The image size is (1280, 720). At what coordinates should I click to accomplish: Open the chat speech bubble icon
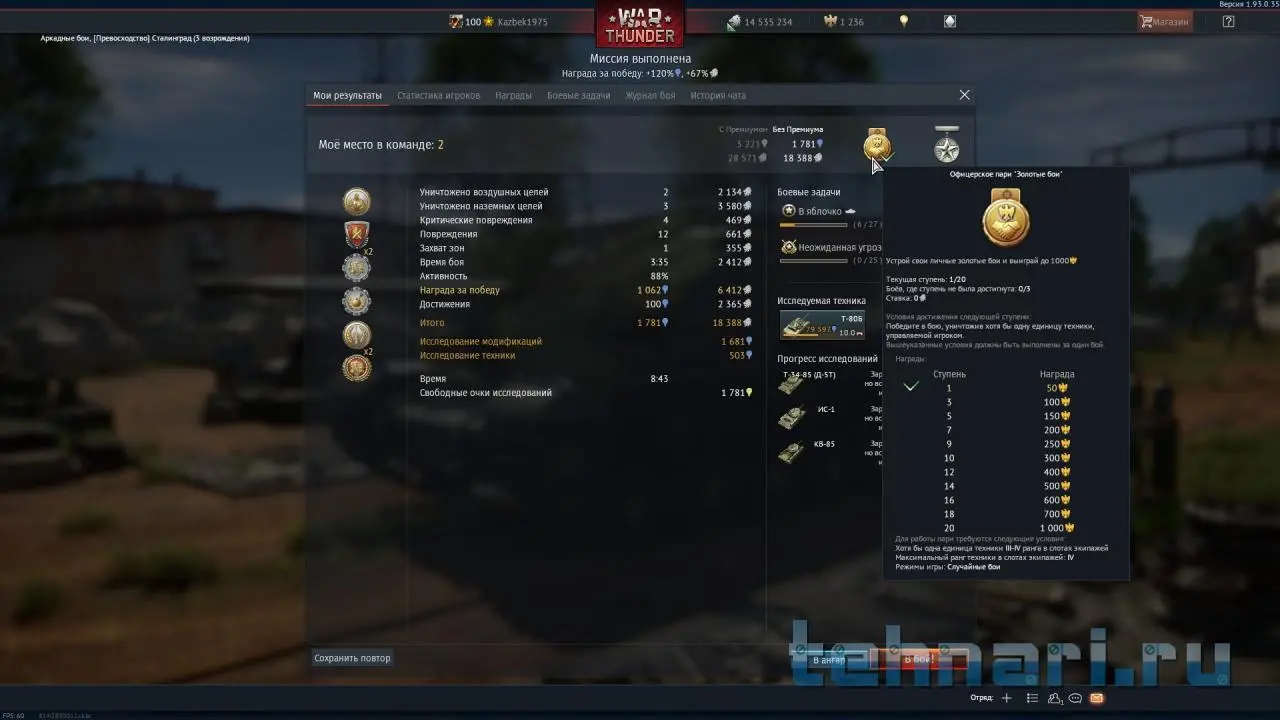(1075, 698)
